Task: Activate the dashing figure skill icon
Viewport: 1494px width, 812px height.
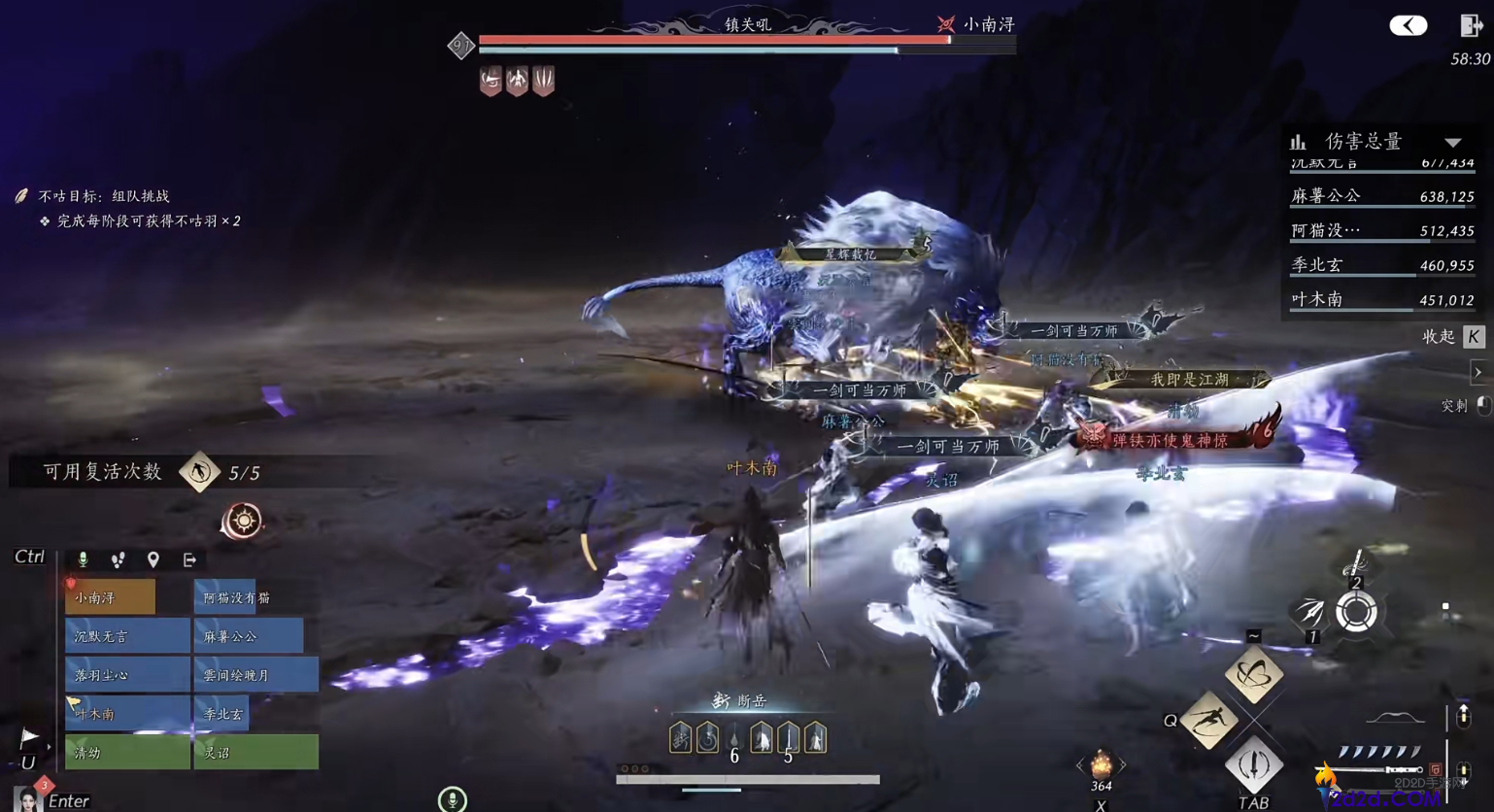Action: click(1208, 721)
